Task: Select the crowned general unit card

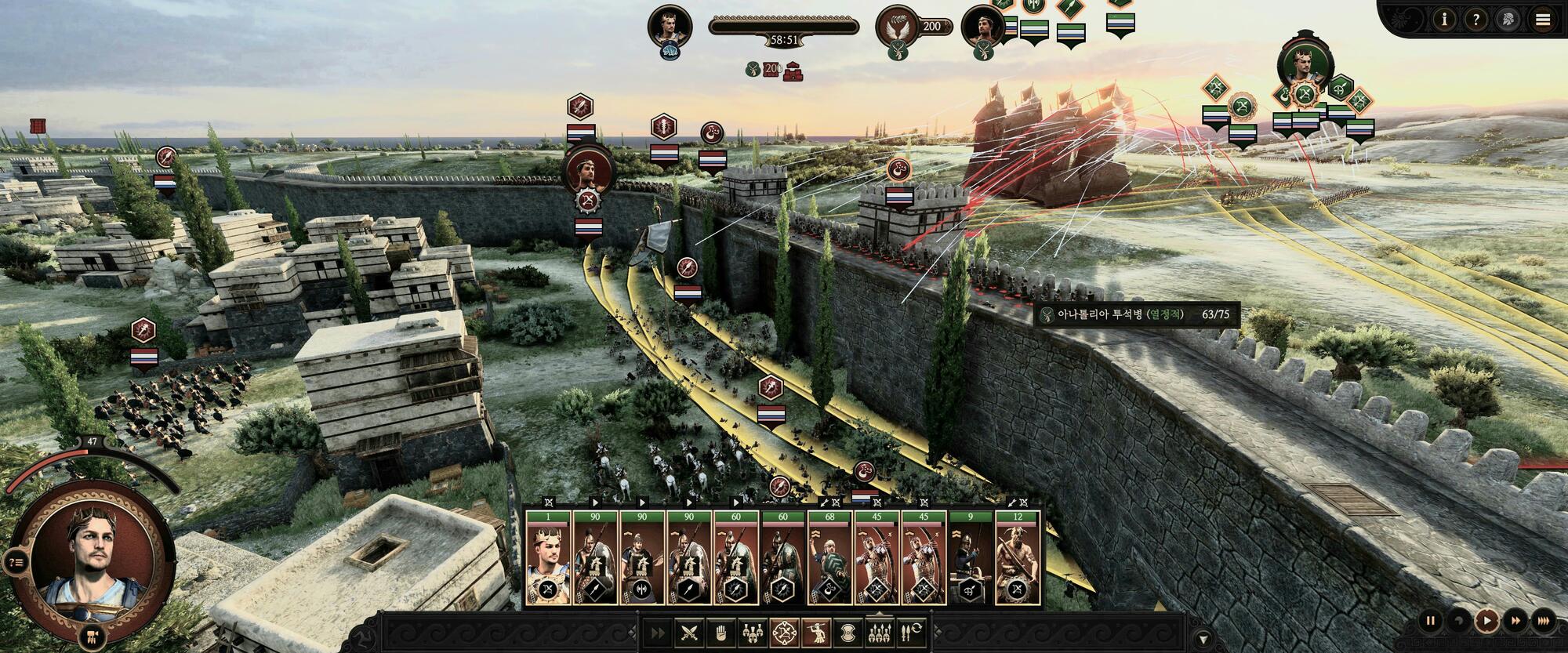Action: [x=548, y=558]
